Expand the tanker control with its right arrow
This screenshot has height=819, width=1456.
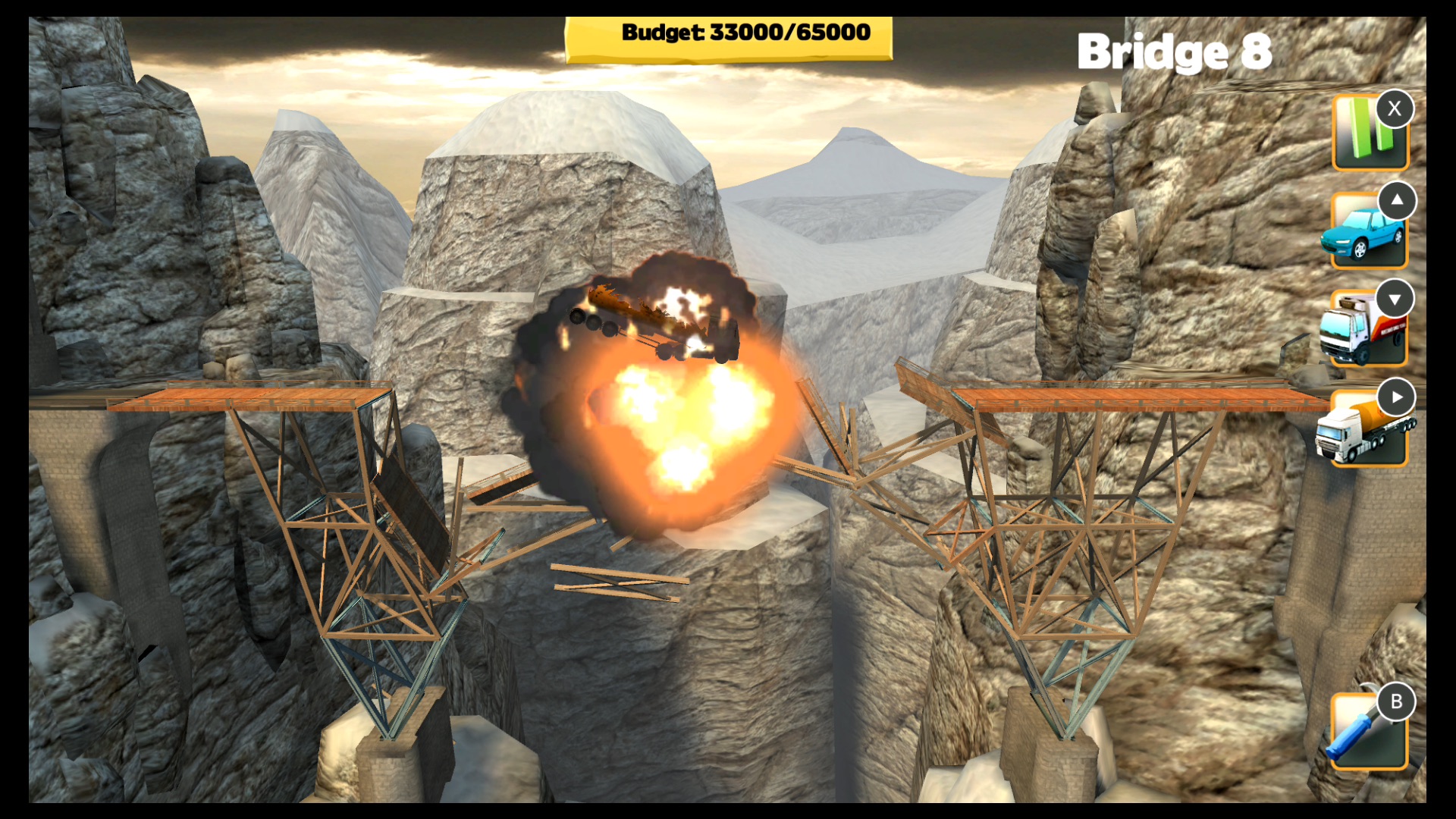click(1398, 397)
